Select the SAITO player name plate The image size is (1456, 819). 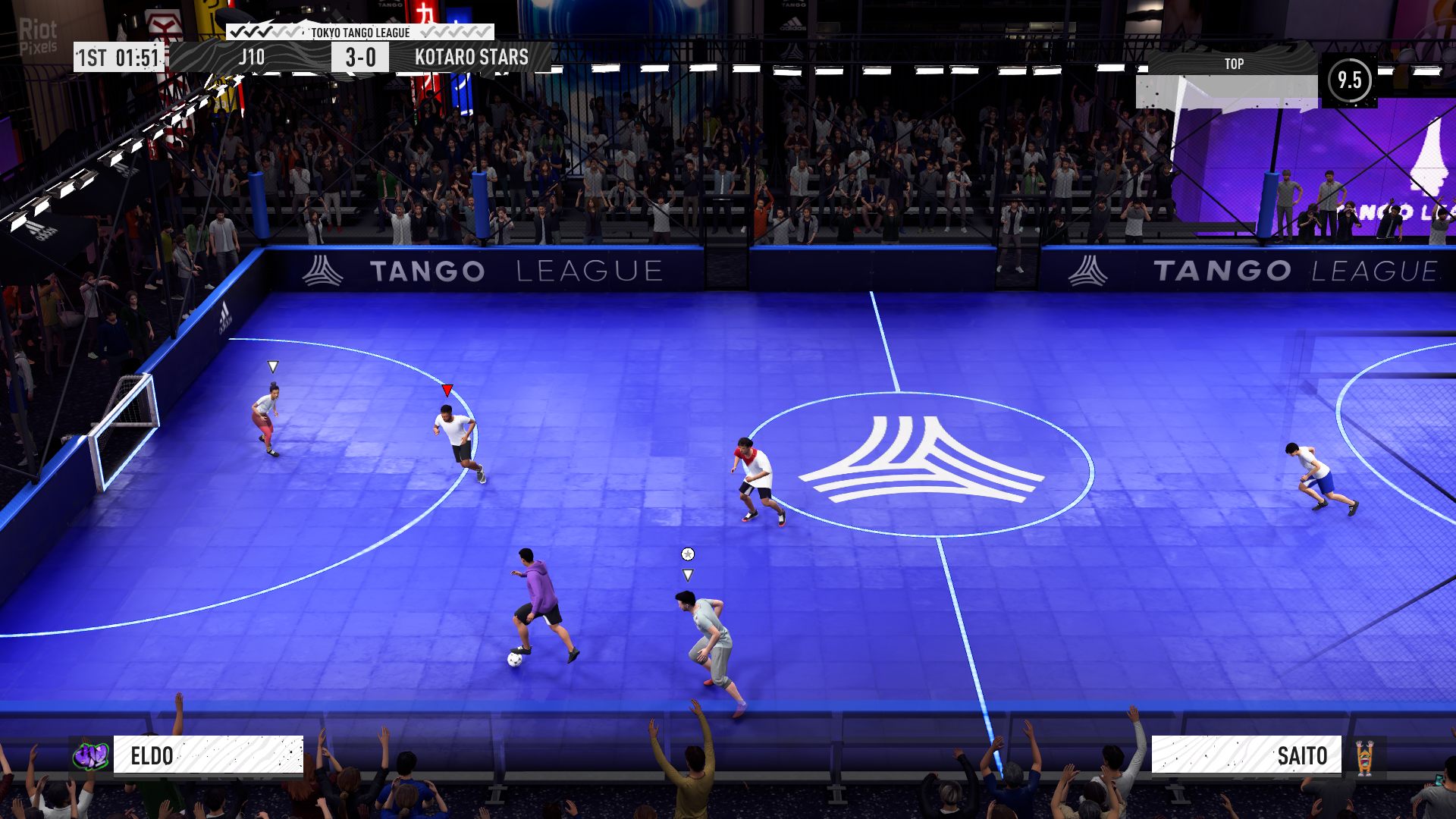click(1246, 755)
